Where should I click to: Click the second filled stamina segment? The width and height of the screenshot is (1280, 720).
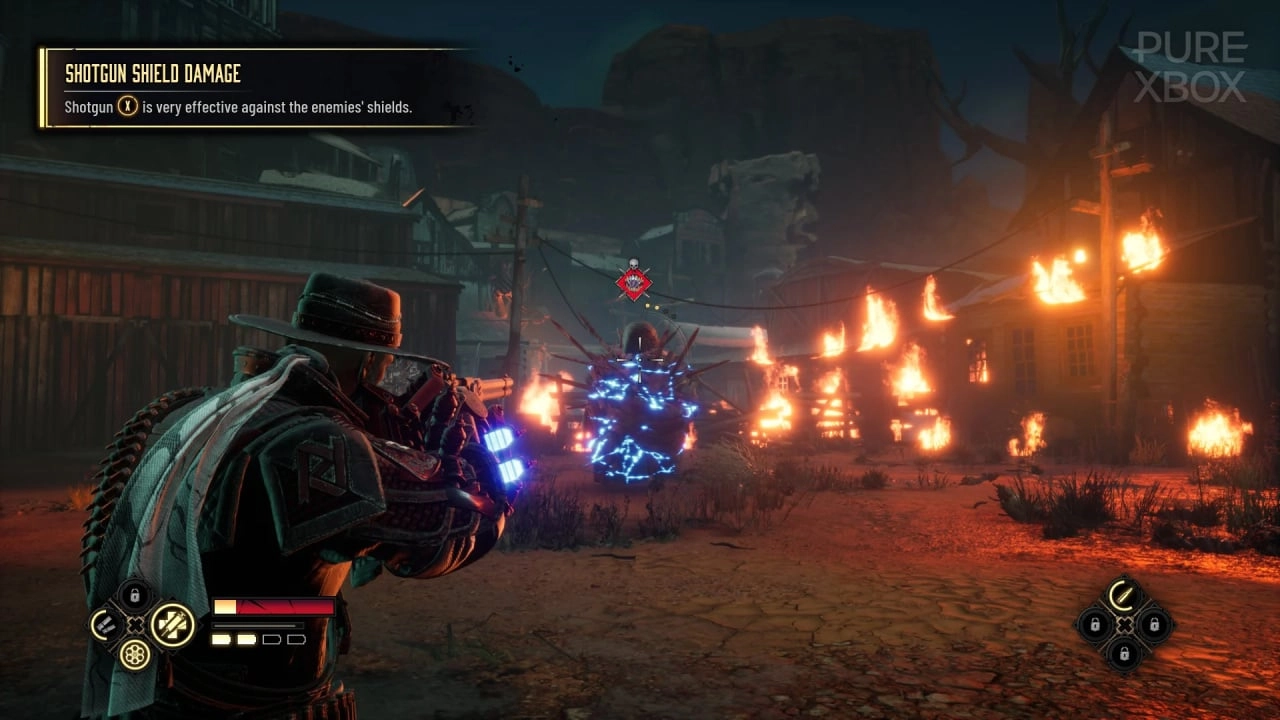click(245, 640)
